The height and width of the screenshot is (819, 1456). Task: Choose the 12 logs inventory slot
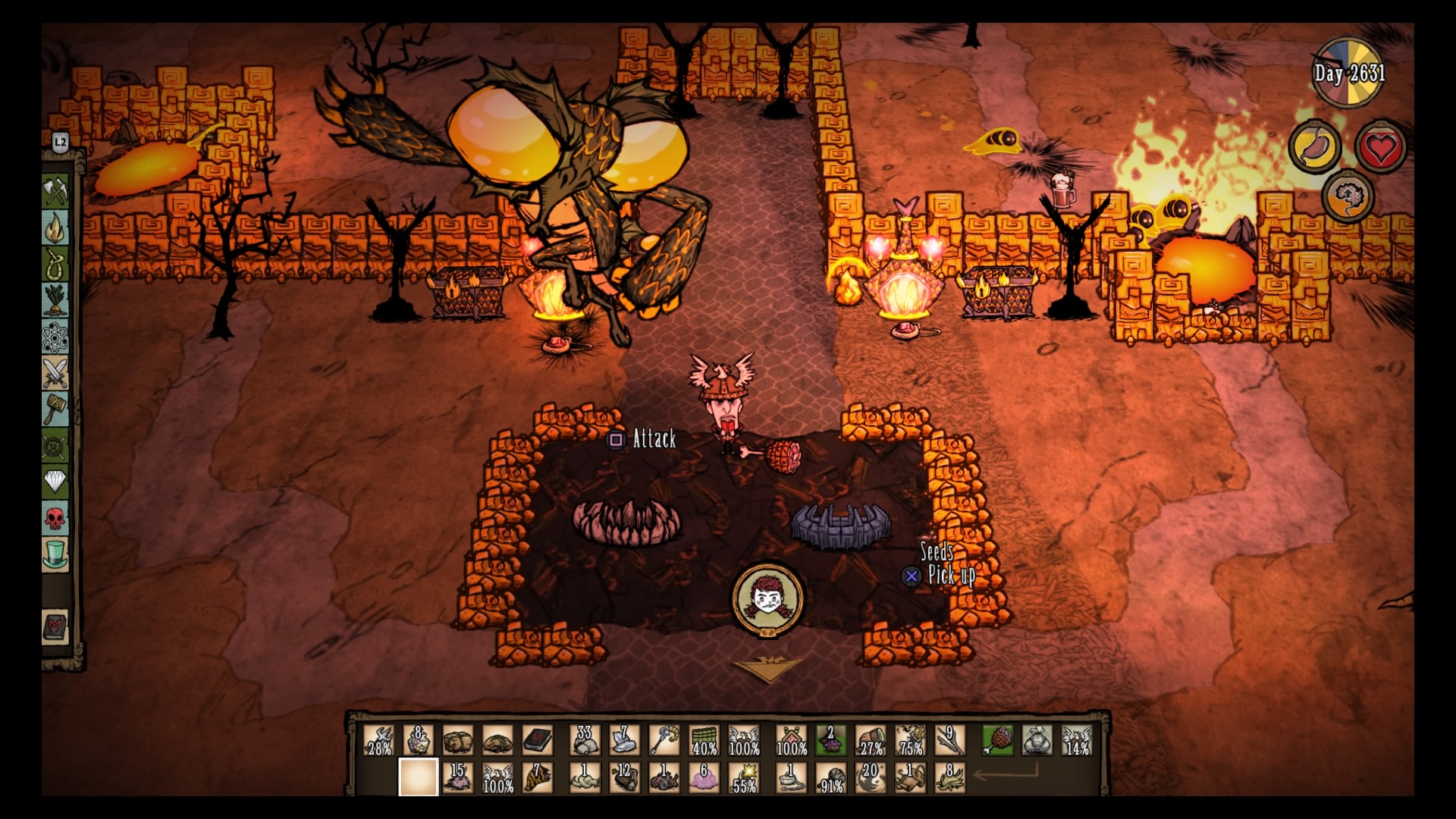click(624, 778)
